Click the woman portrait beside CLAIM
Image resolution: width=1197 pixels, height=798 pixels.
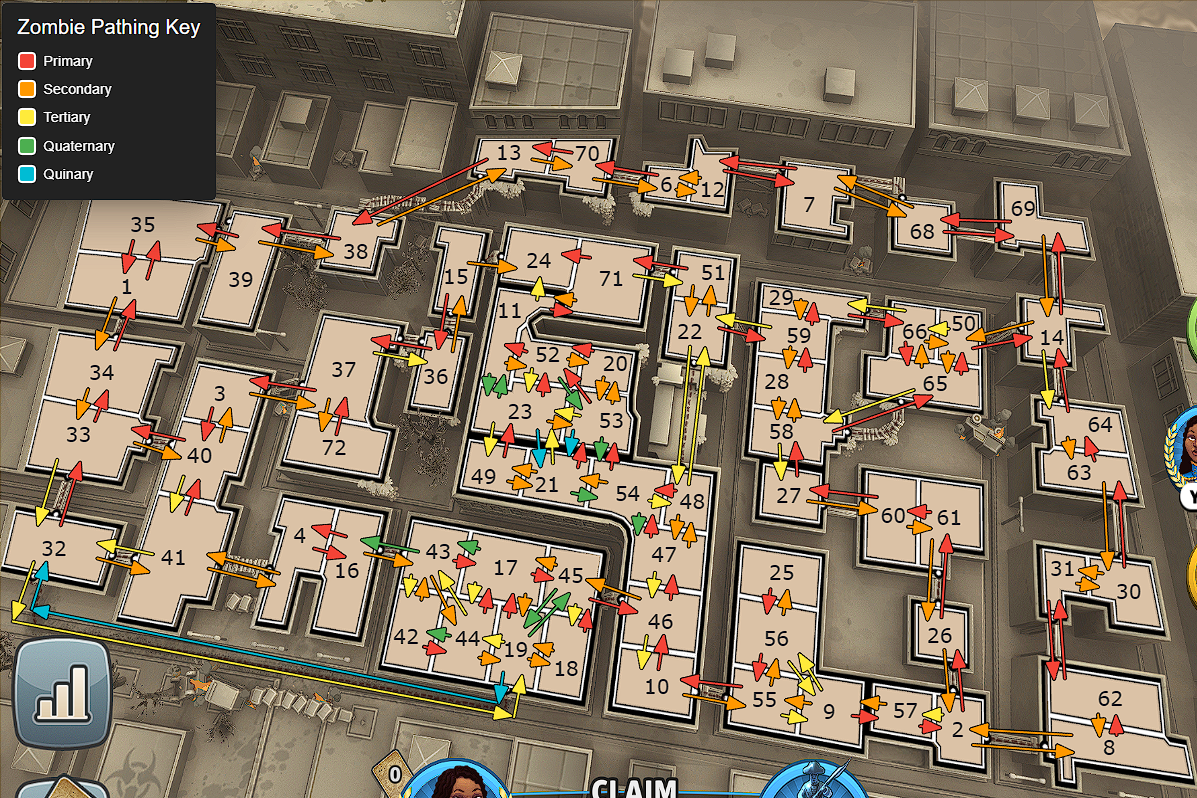coord(455,781)
